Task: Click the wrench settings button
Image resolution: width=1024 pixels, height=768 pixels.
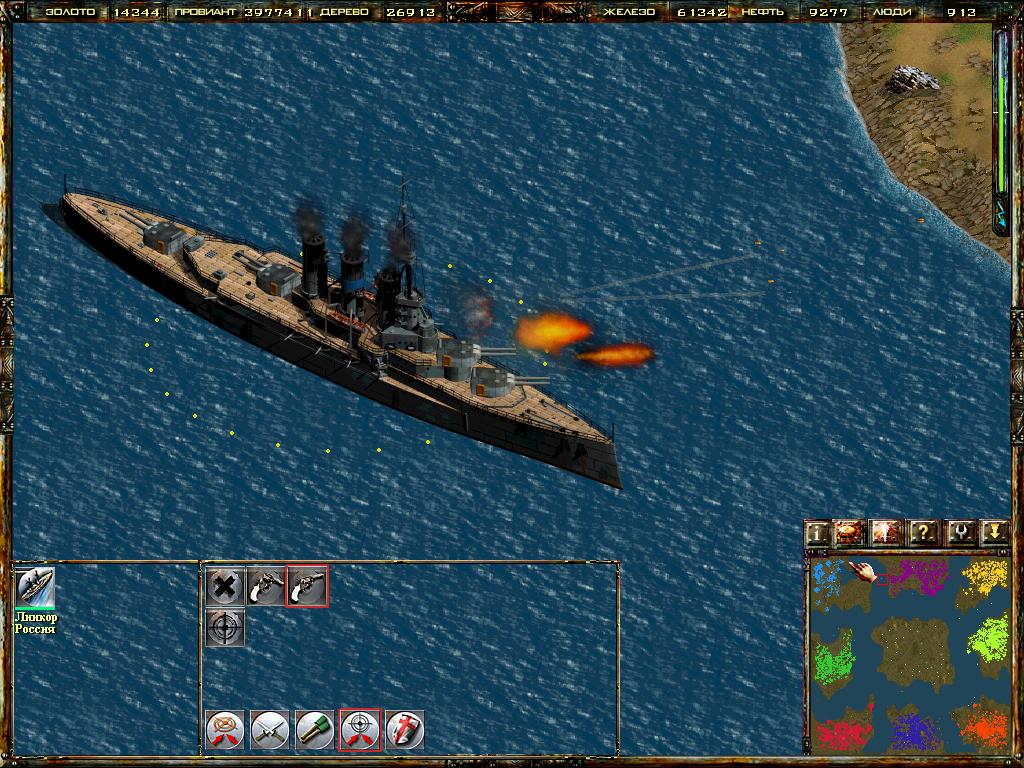Action: coord(959,533)
